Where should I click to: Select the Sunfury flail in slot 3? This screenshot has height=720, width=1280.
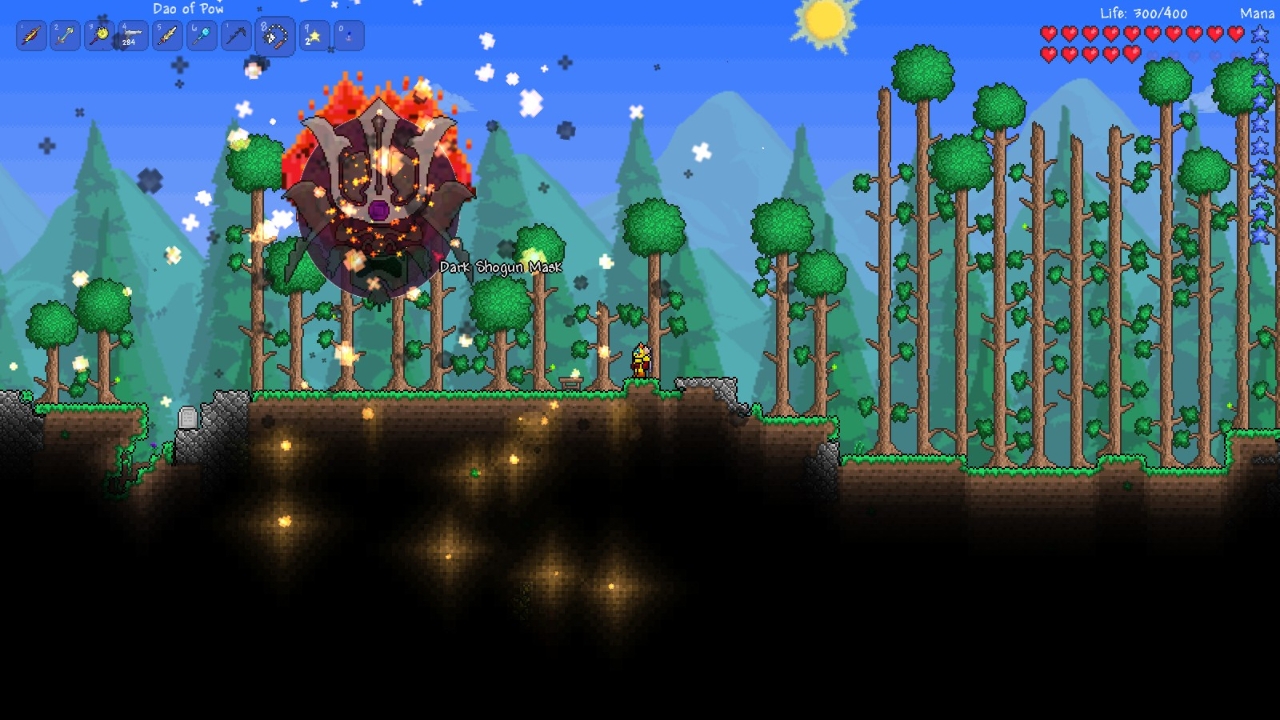(99, 35)
